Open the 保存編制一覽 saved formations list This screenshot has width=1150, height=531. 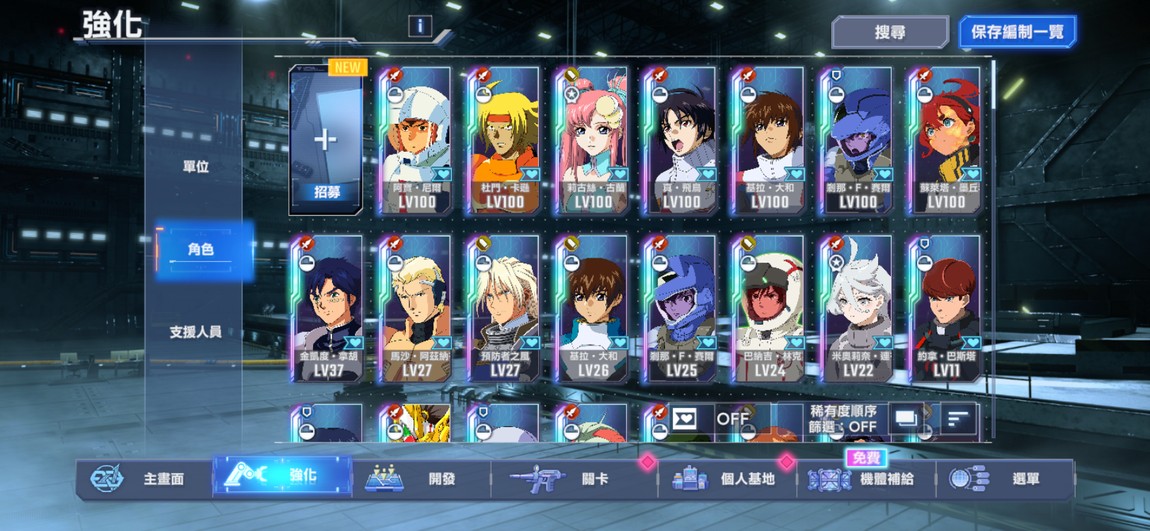coord(1017,32)
